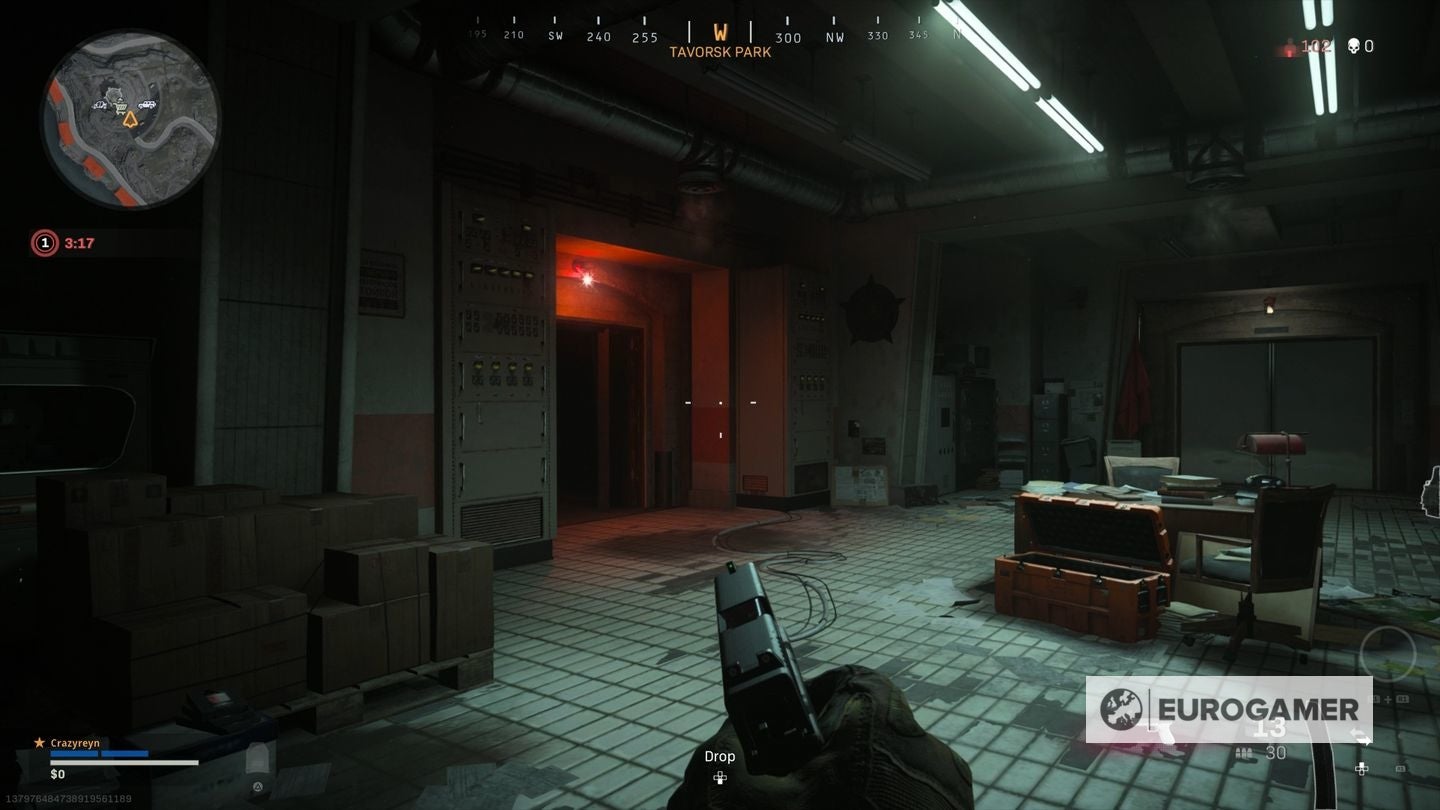This screenshot has height=810, width=1440.
Task: Click the lethal grenade slot icon
Action: click(x=1375, y=699)
